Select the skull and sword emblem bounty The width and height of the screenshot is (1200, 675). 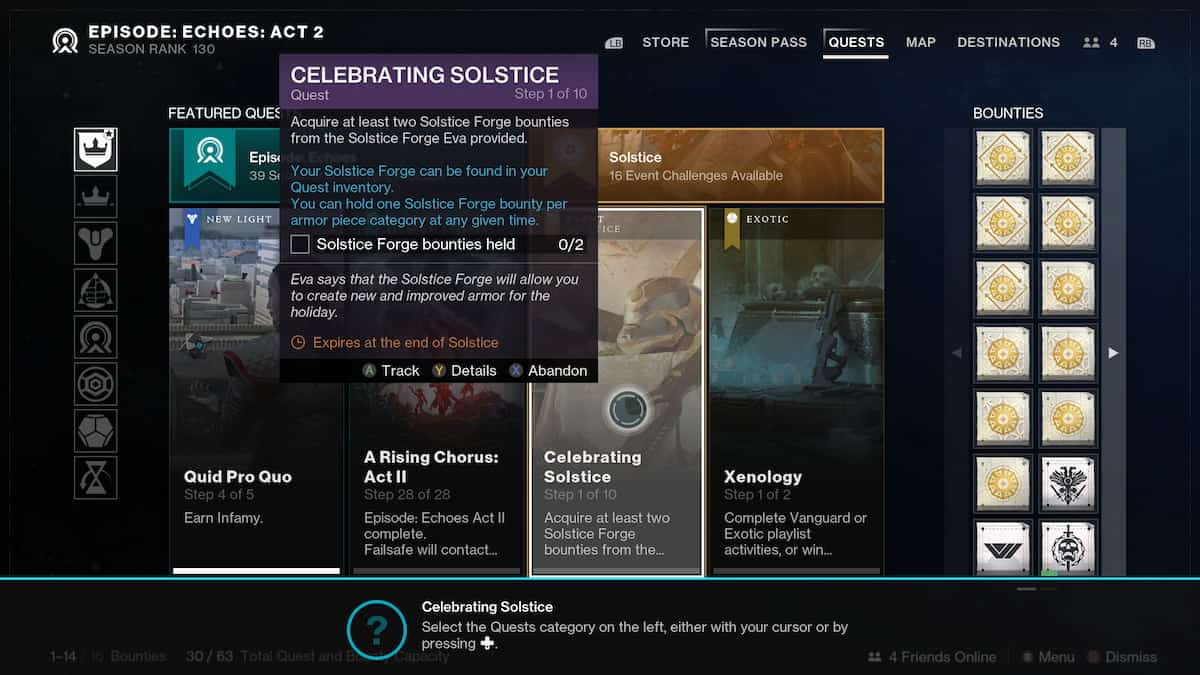click(1068, 548)
